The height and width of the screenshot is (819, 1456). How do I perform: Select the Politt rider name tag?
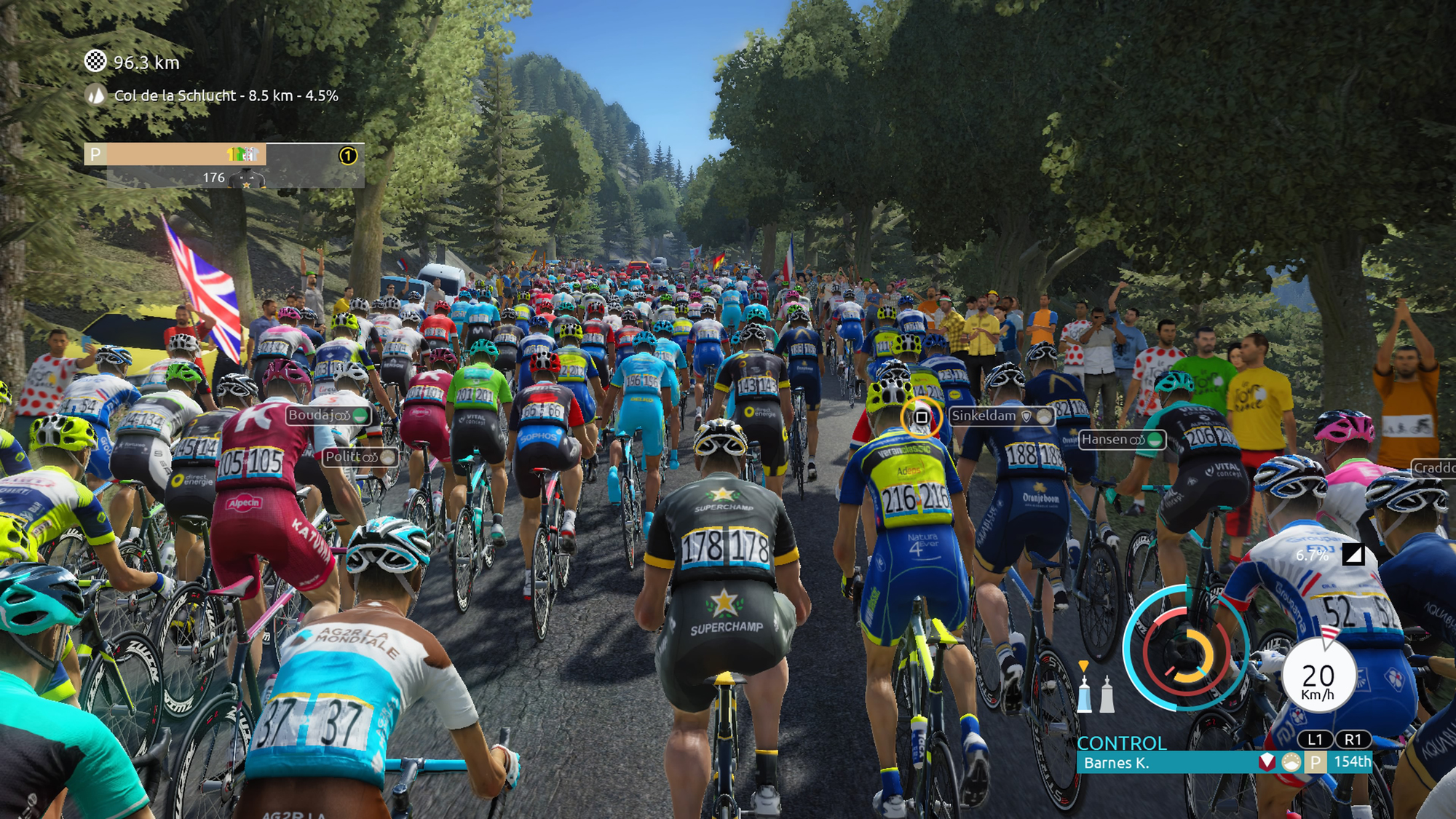coord(360,457)
